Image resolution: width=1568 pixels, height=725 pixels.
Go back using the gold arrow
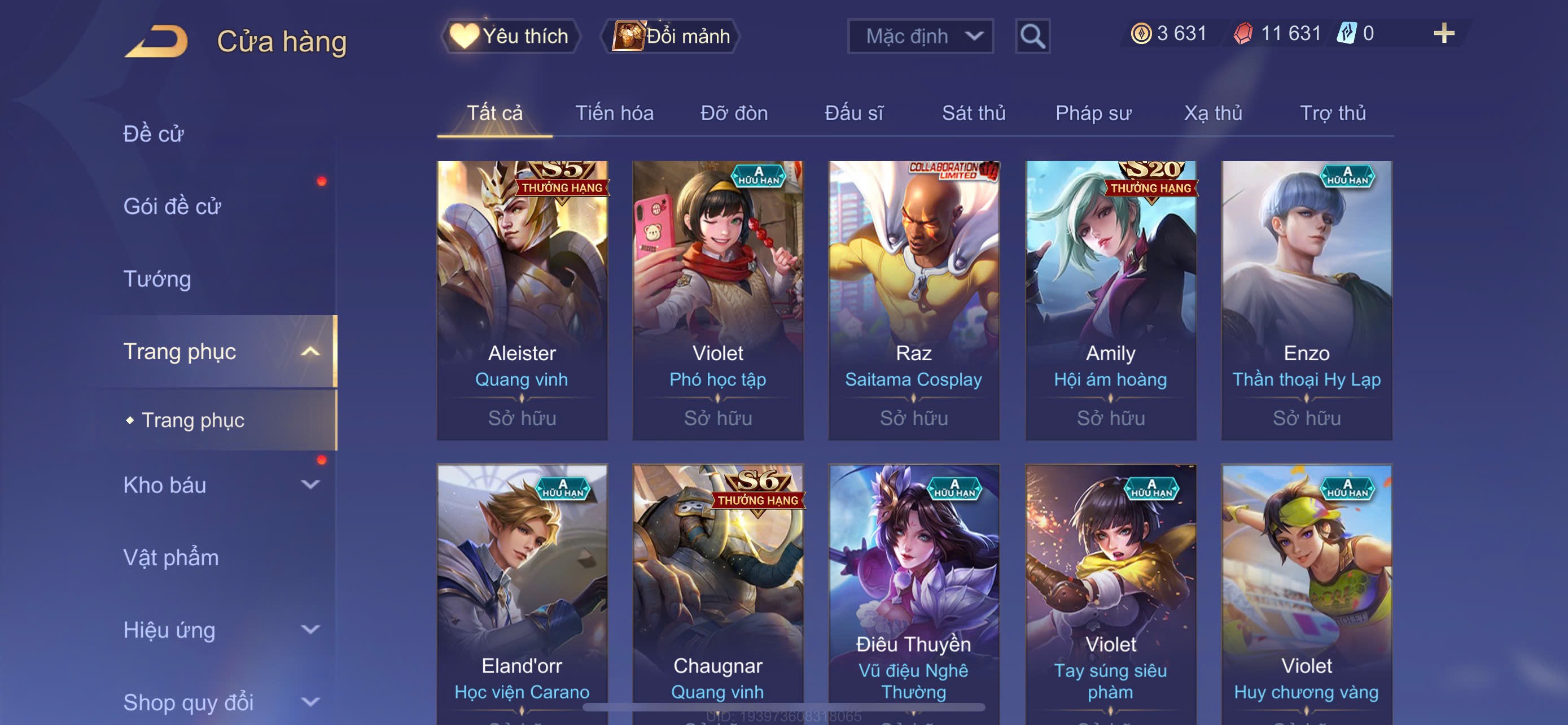156,41
